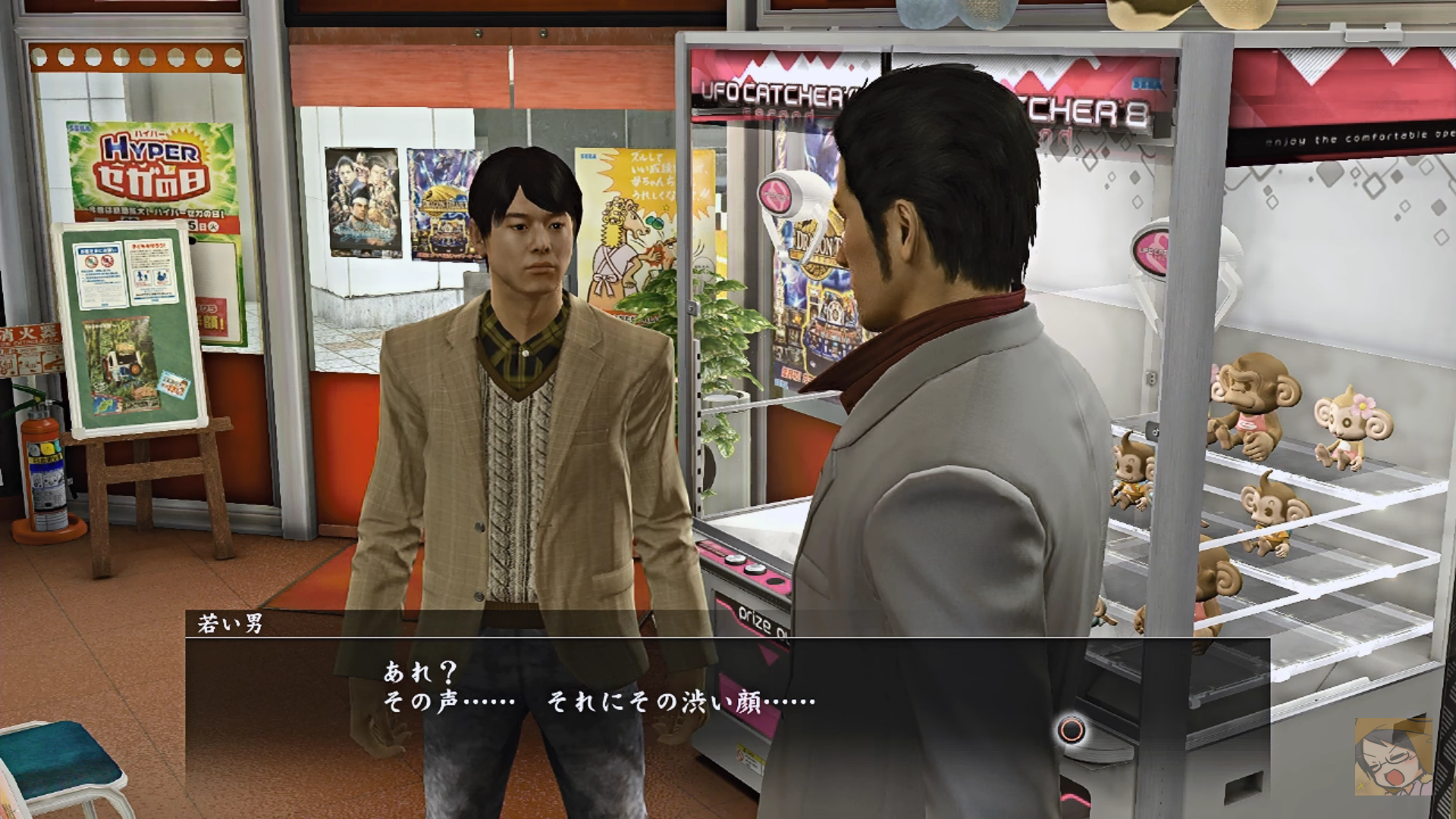
Task: Click the cartoon face channel watermark
Action: 1393,756
